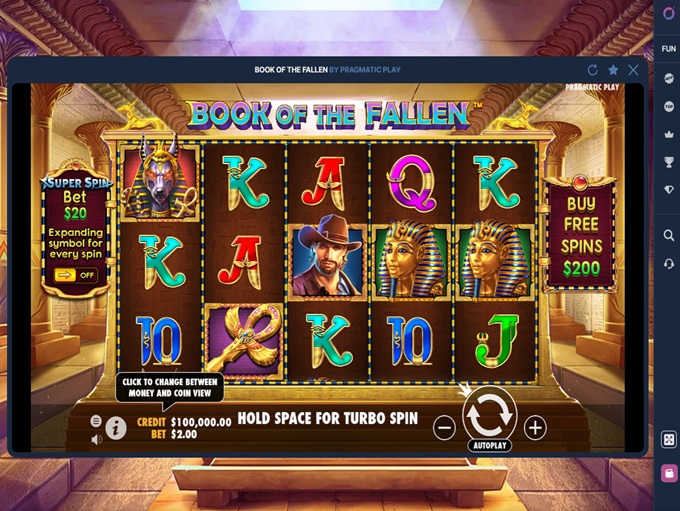Increase the bet with the plus button
The image size is (680, 511).
(535, 428)
